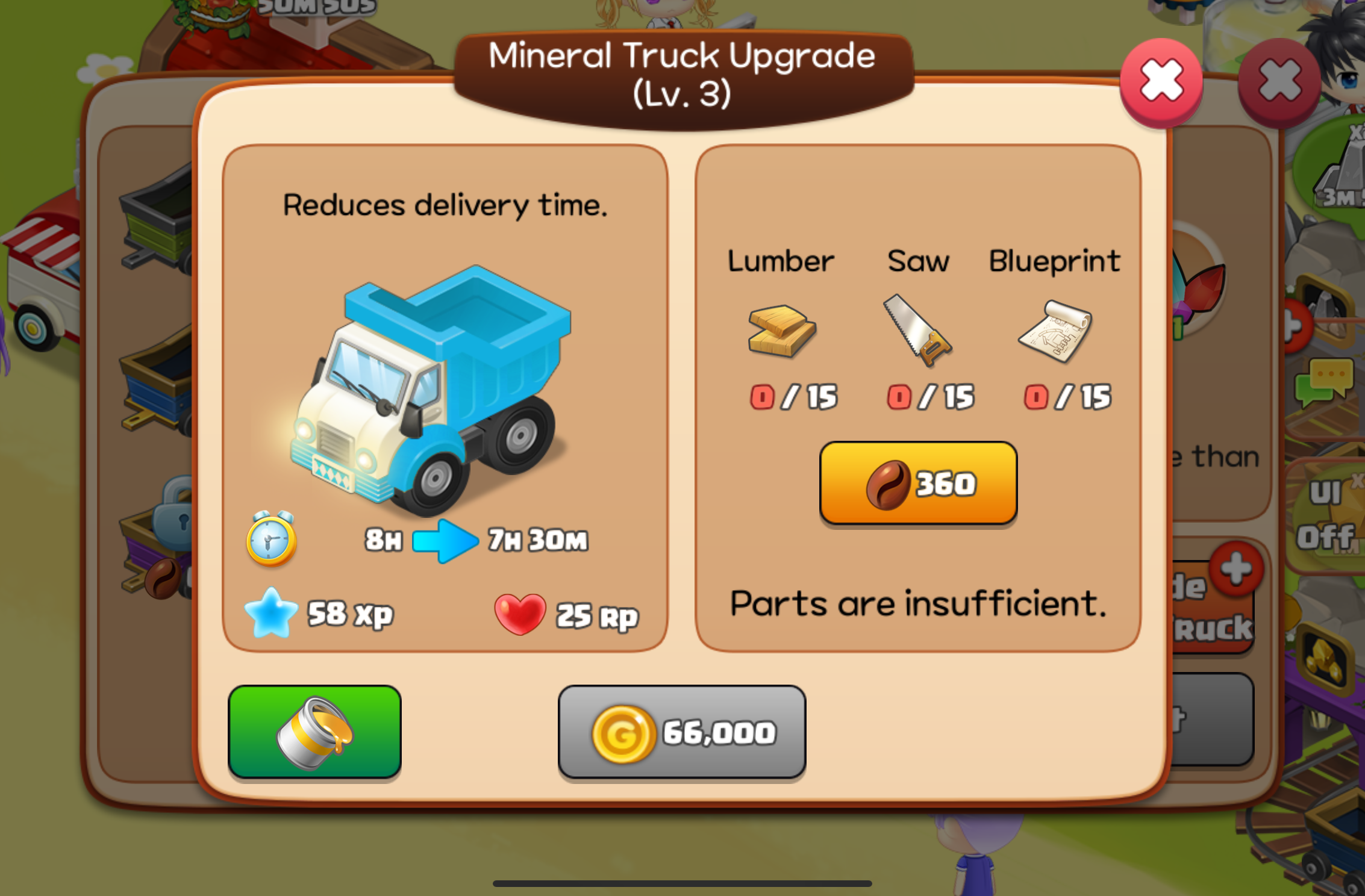Select the Lumber part icon

pyautogui.click(x=781, y=331)
